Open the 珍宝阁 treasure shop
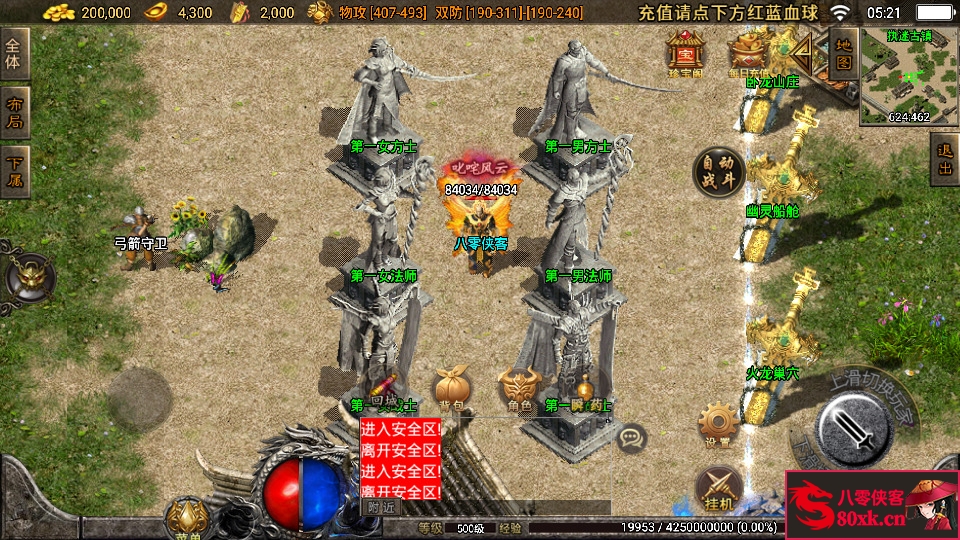960x540 pixels. tap(686, 52)
